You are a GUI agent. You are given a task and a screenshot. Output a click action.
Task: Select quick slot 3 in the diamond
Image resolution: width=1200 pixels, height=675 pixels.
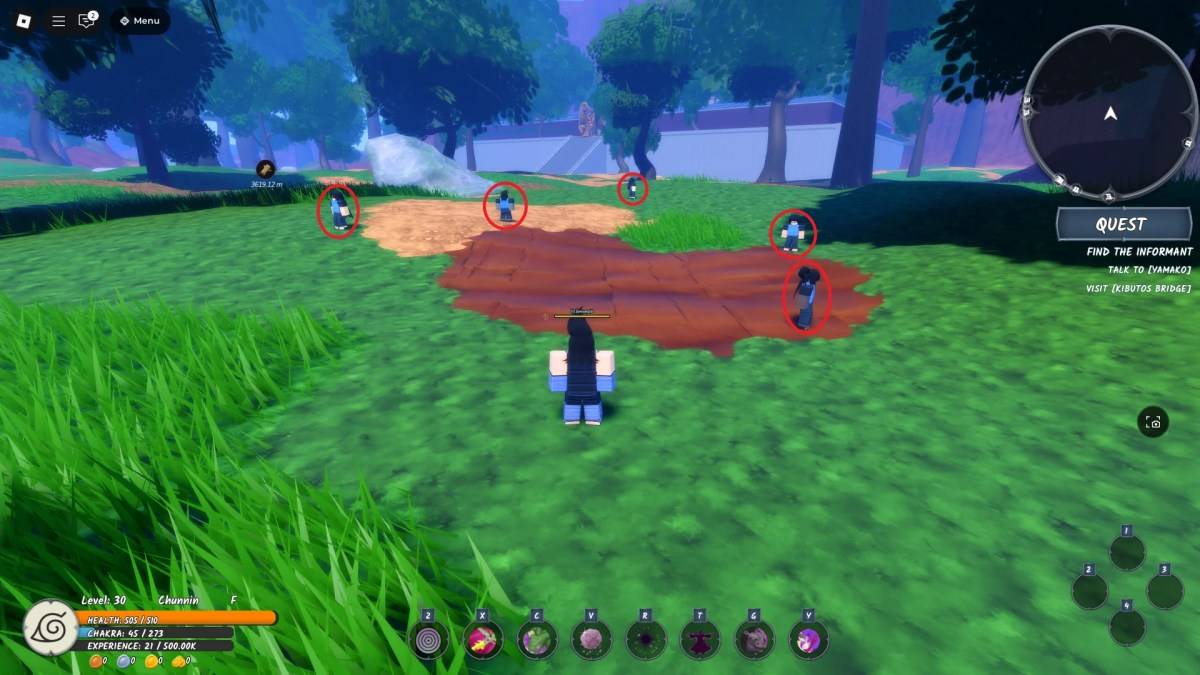(1165, 590)
